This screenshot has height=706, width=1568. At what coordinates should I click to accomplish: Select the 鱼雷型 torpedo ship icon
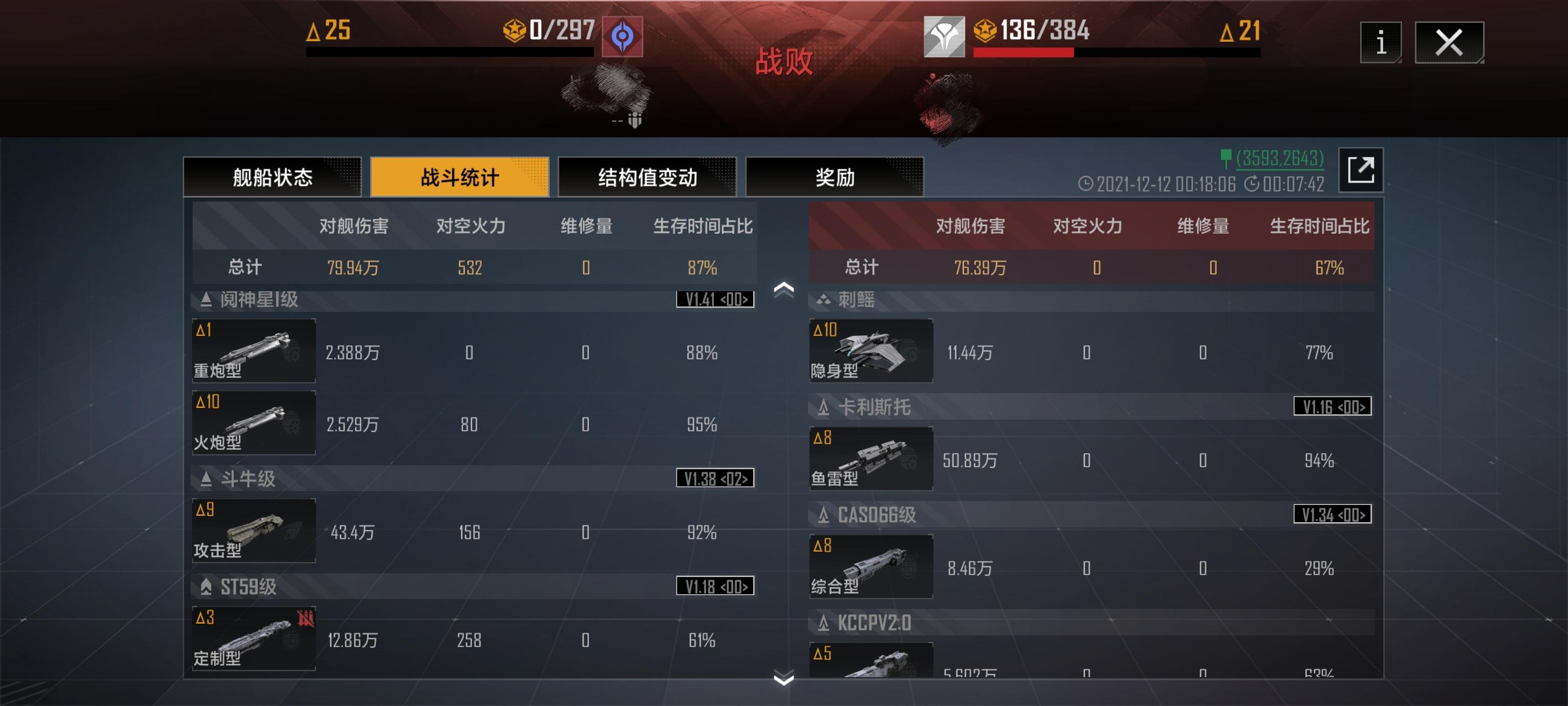[872, 459]
